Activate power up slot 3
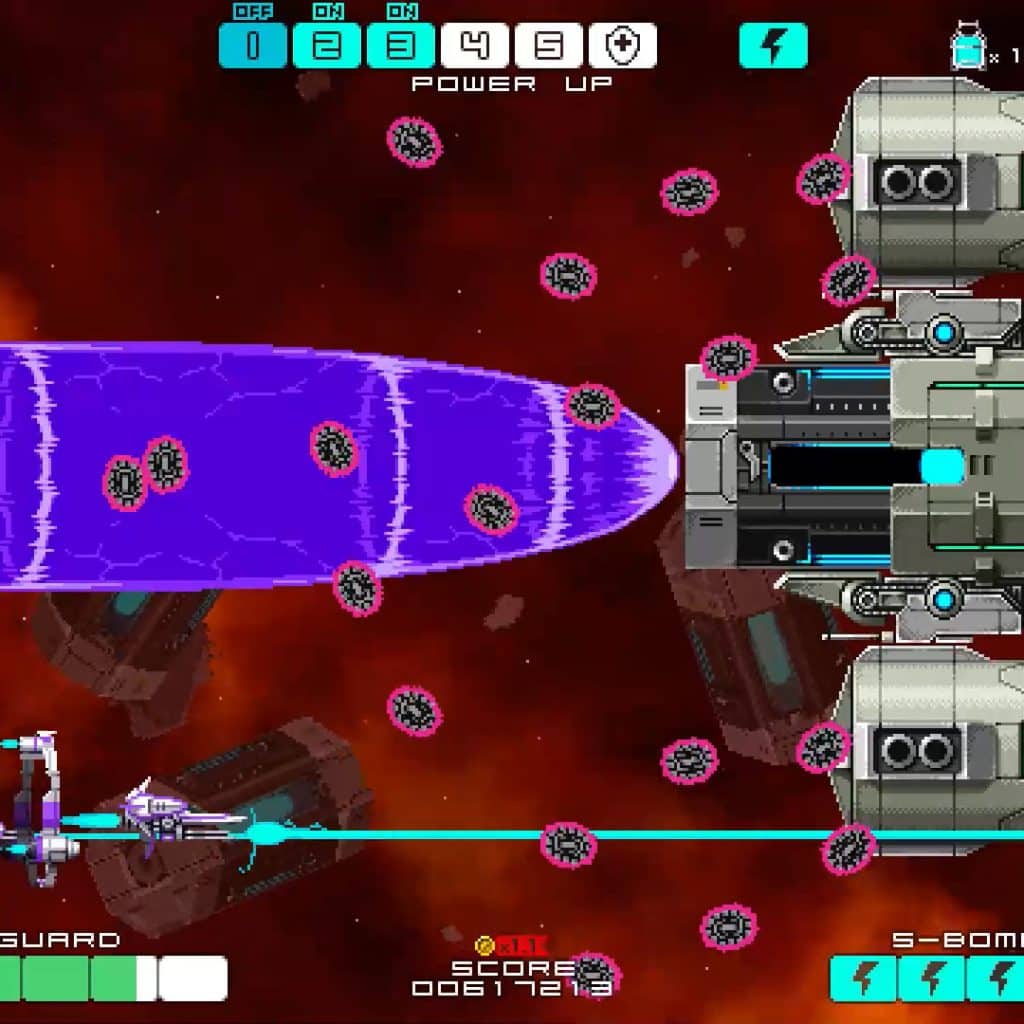The width and height of the screenshot is (1024, 1024). [x=400, y=46]
